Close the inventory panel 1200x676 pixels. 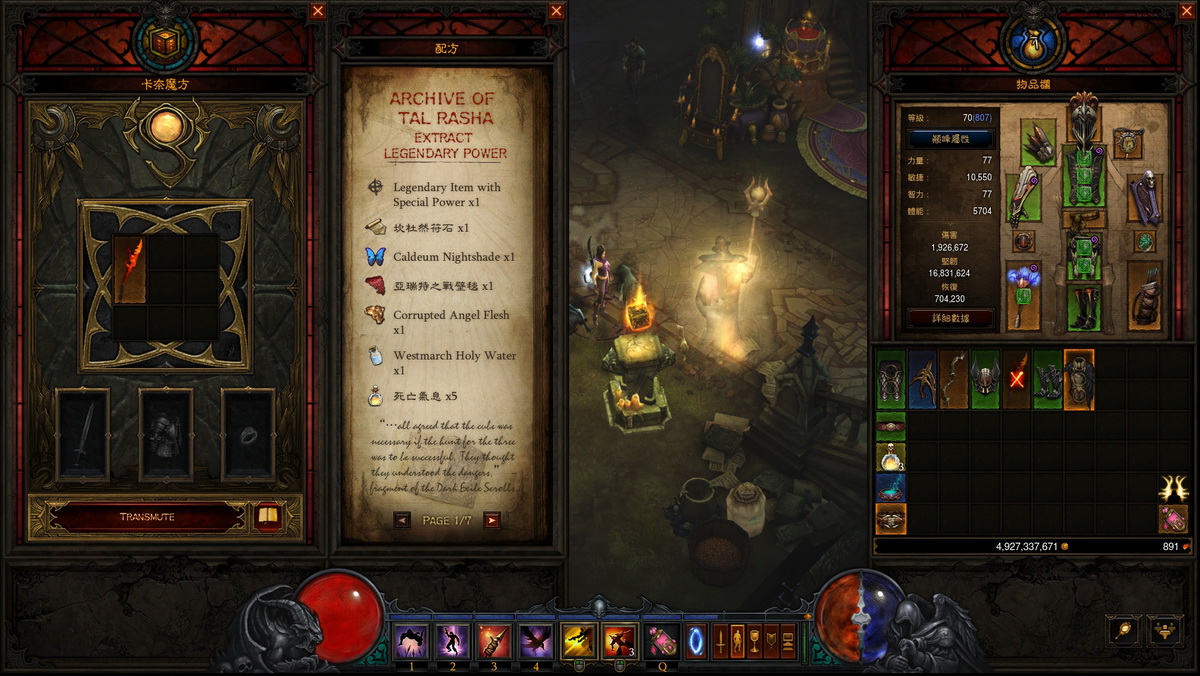coord(1186,11)
